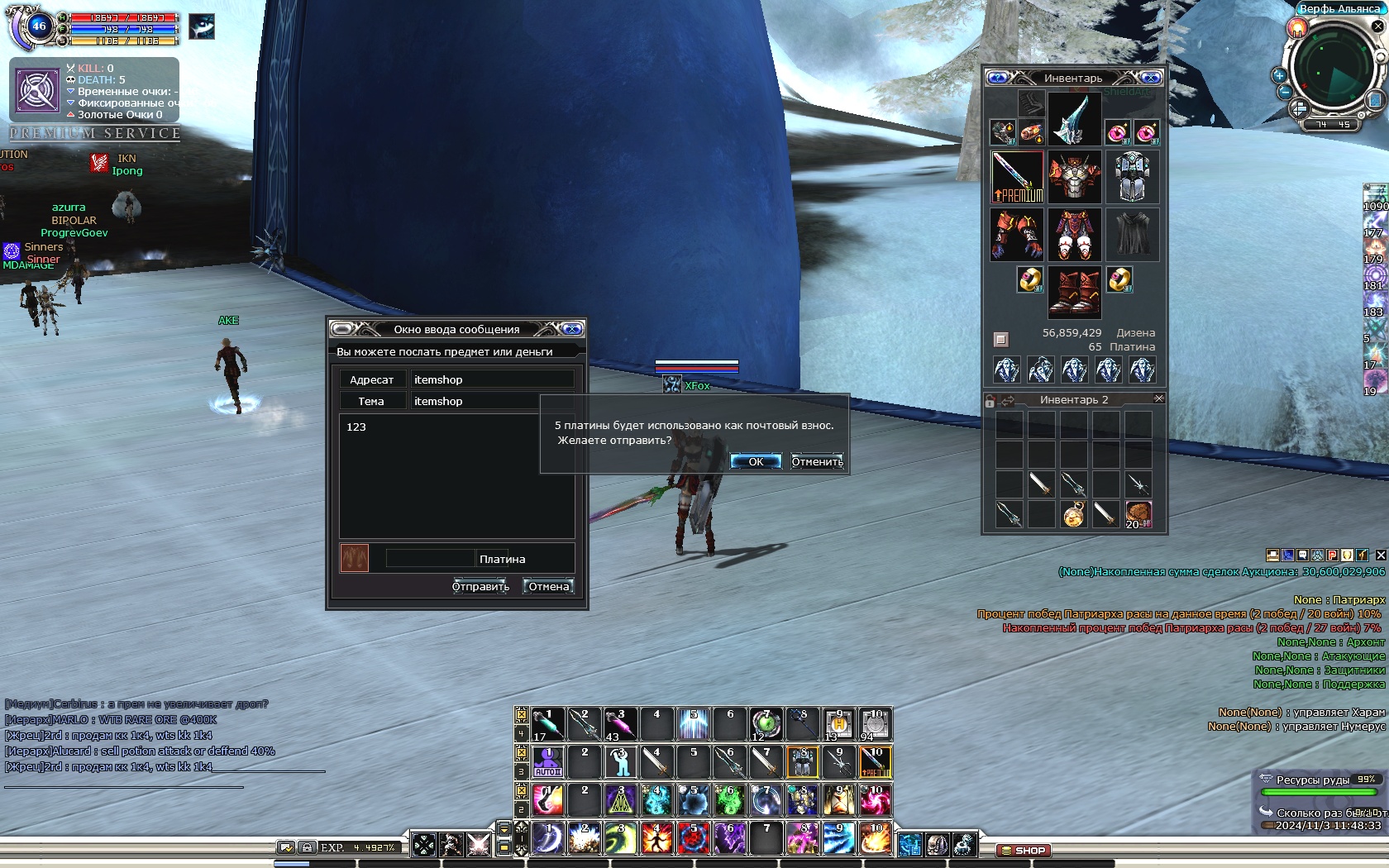Viewport: 1389px width, 868px height.
Task: Select the gold potion in Инвентарь 2
Action: coord(1073,514)
